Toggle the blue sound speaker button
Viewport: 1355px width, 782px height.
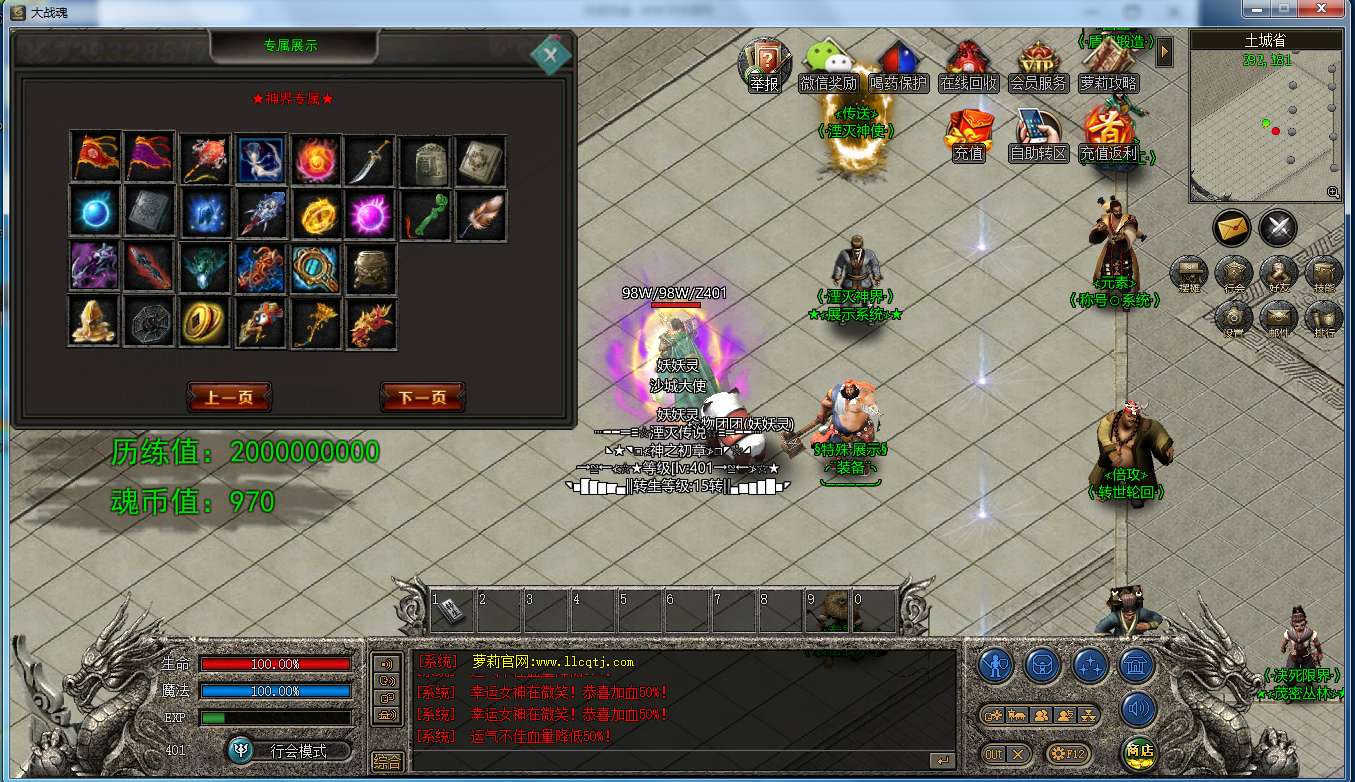pyautogui.click(x=1138, y=709)
